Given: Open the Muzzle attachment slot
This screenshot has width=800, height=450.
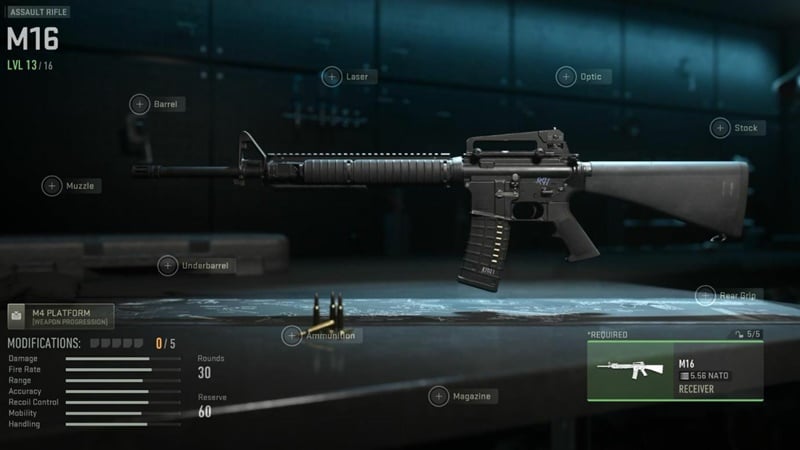Looking at the screenshot, I should 51,186.
